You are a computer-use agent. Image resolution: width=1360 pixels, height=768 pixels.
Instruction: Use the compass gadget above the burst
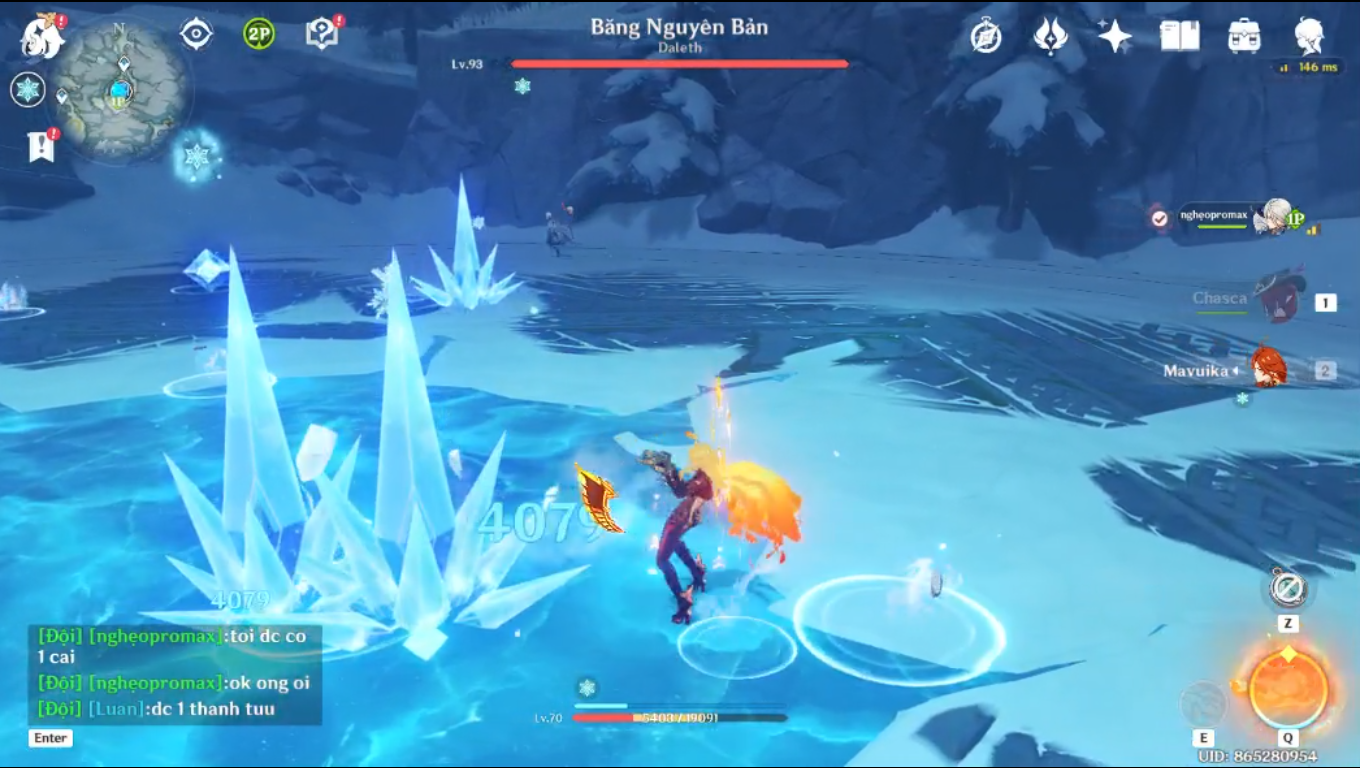pos(1288,588)
